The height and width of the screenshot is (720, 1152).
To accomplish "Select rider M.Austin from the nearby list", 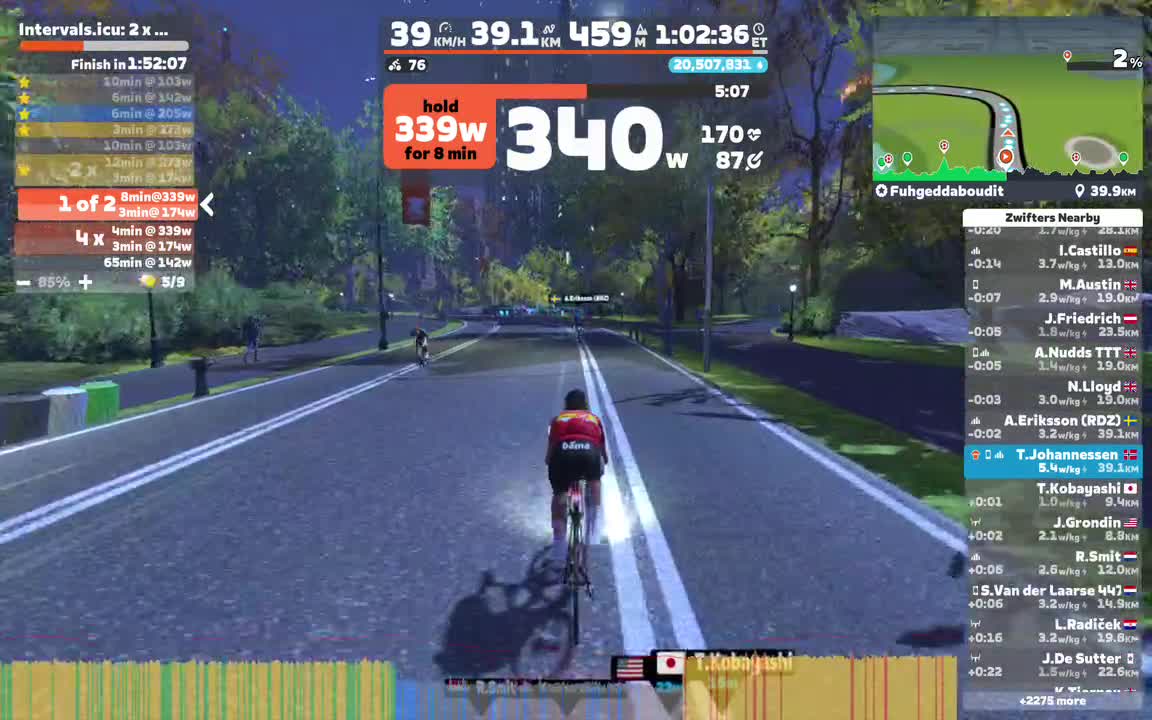I will 1052,291.
